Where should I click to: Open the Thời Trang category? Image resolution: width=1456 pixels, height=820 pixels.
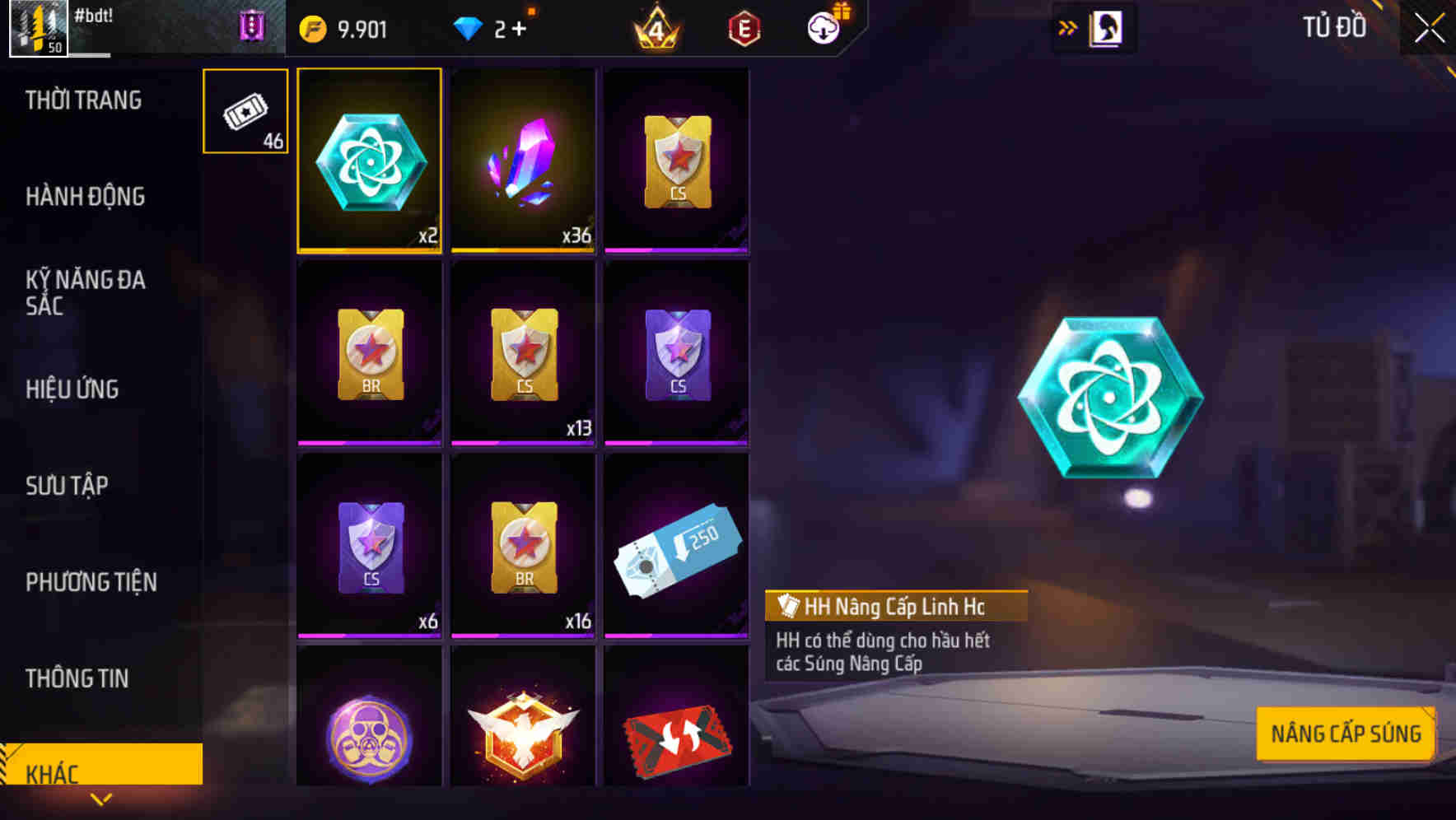tap(83, 100)
